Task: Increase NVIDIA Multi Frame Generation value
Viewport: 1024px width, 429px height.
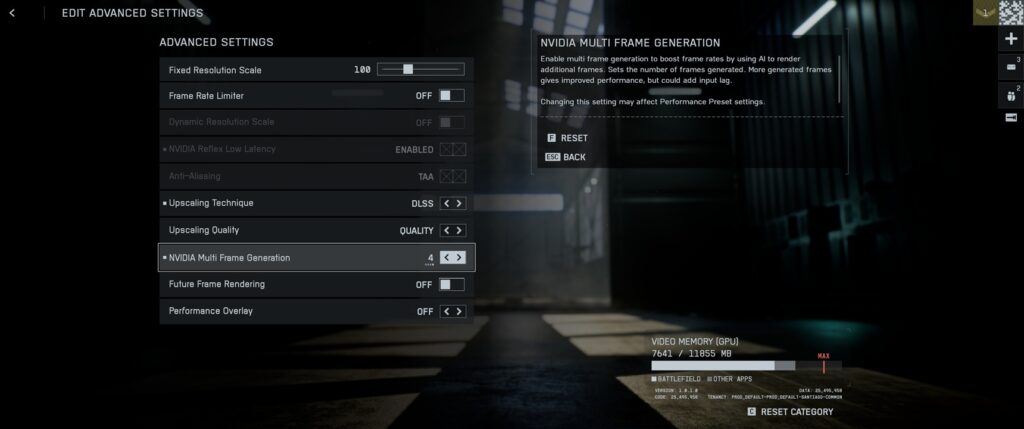Action: pyautogui.click(x=460, y=257)
